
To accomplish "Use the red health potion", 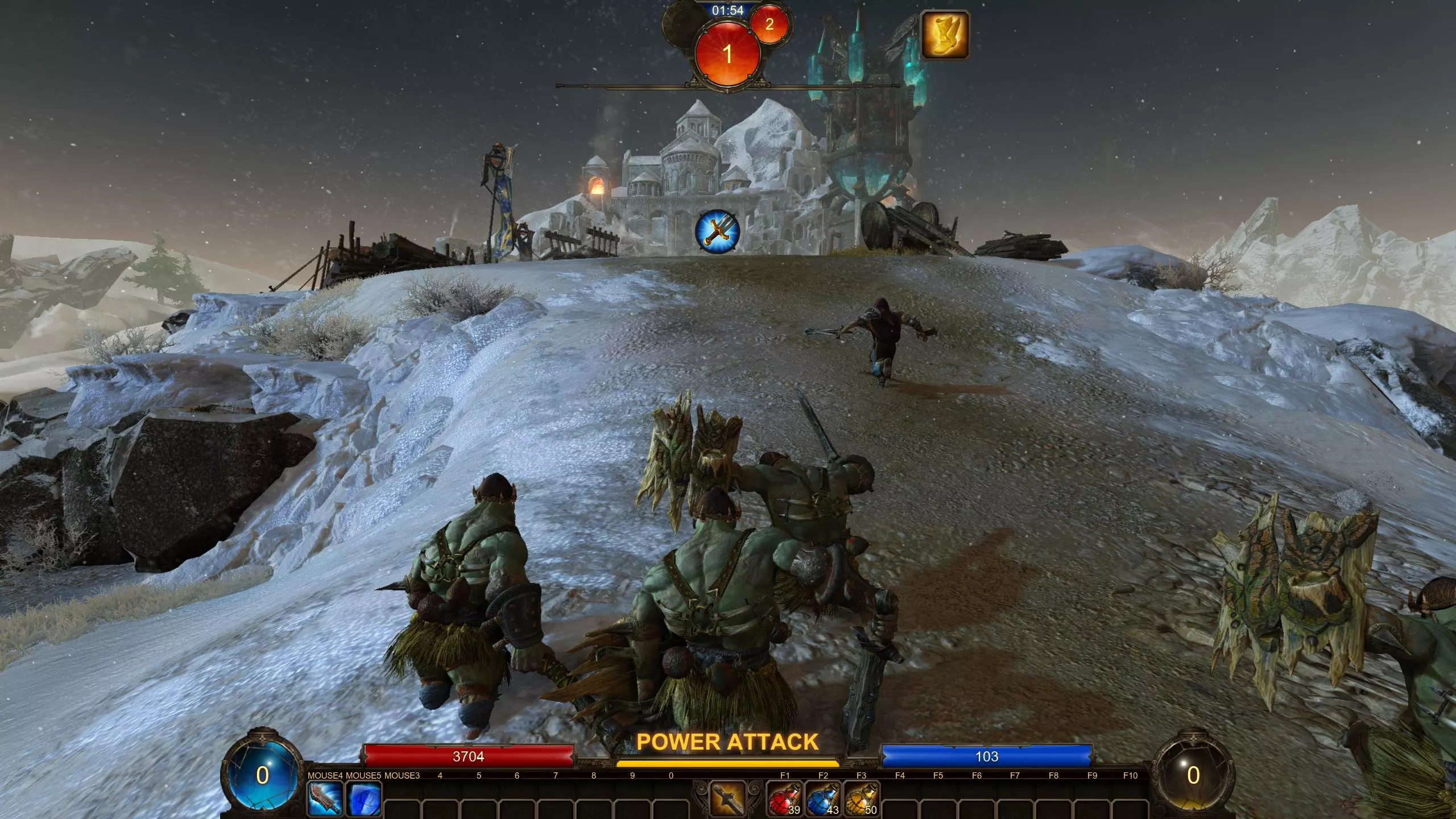I will coord(784,799).
